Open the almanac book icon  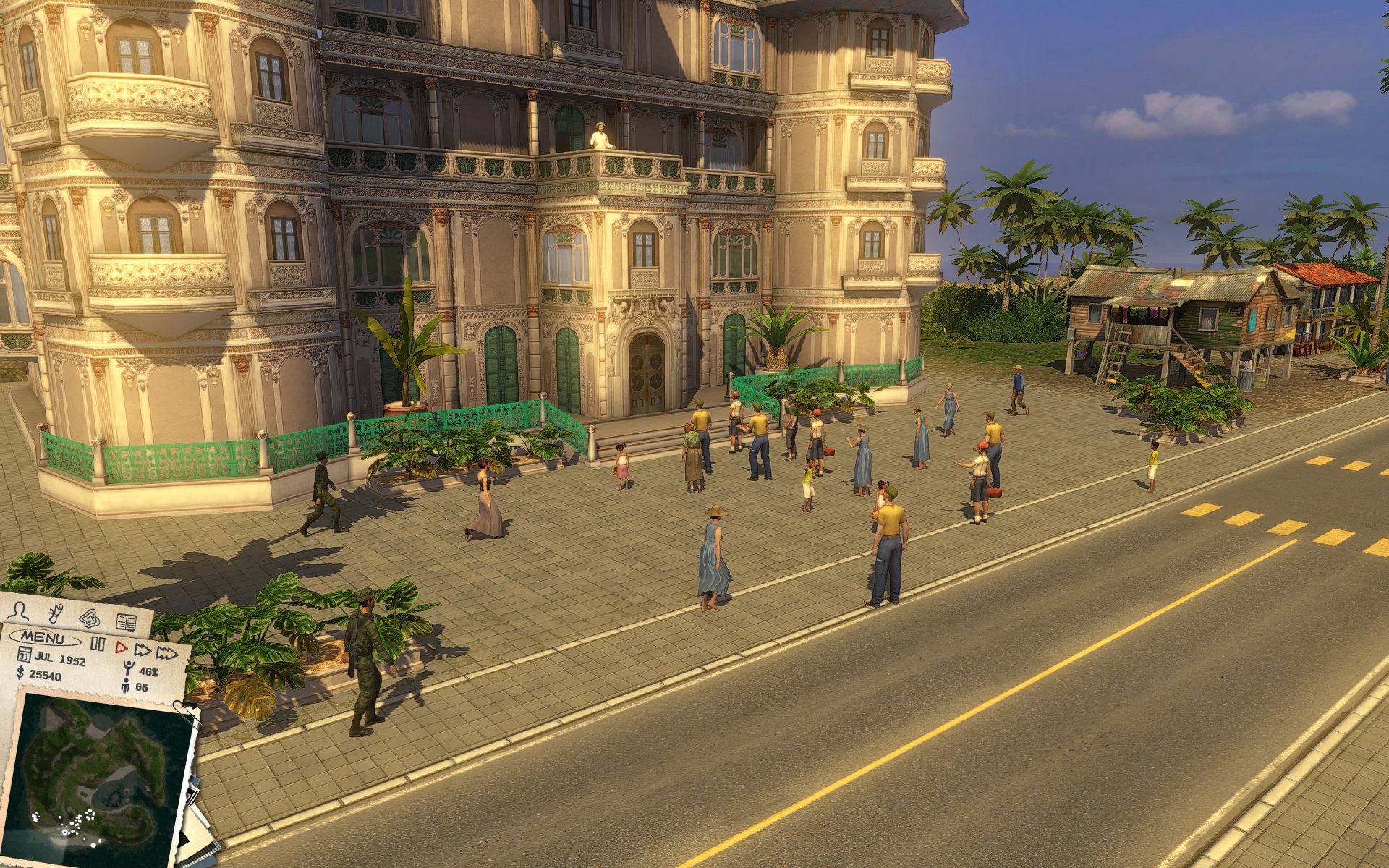click(126, 622)
